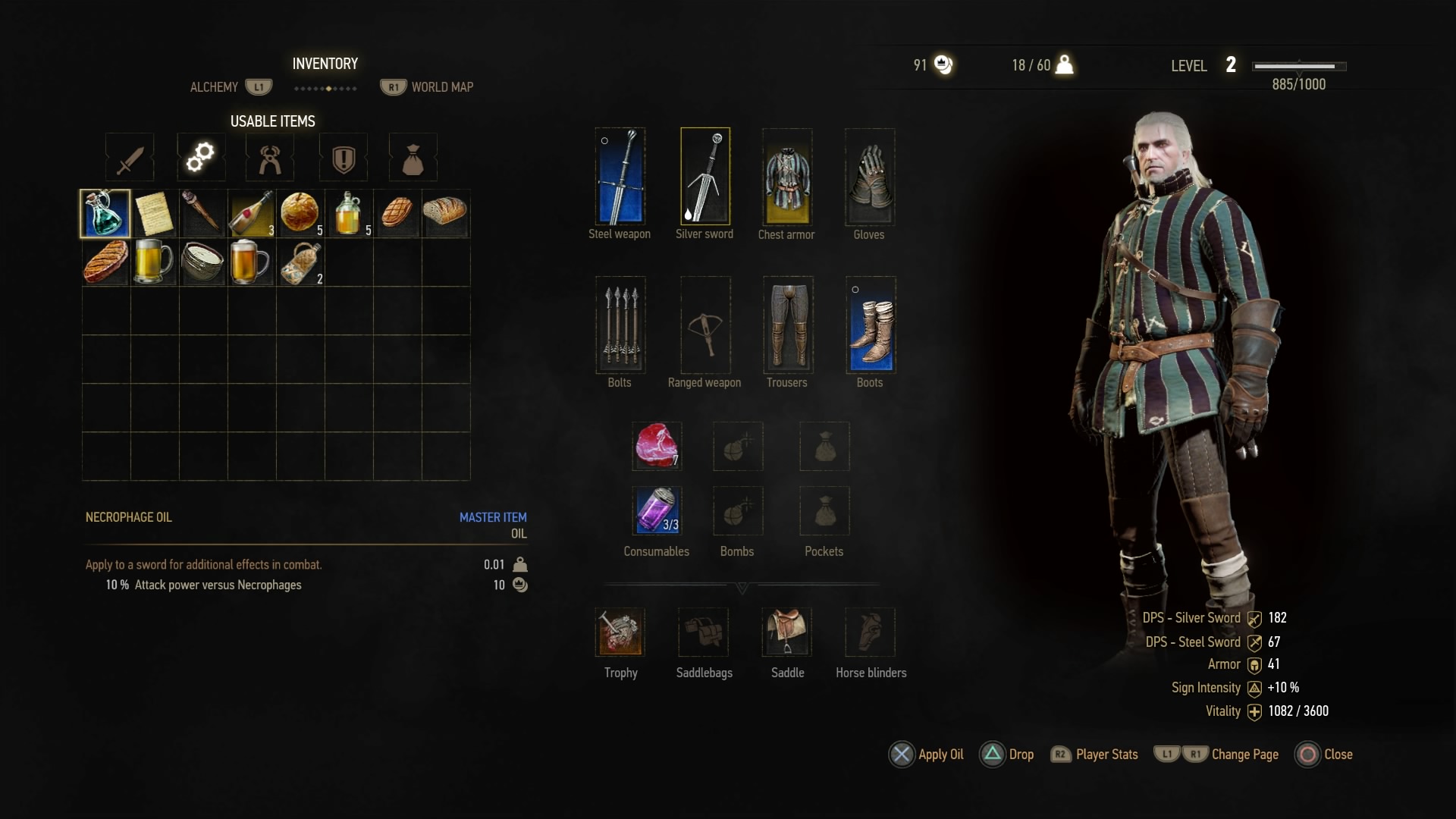Switch to the weapons category tab
This screenshot has width=1456, height=819.
tap(129, 157)
